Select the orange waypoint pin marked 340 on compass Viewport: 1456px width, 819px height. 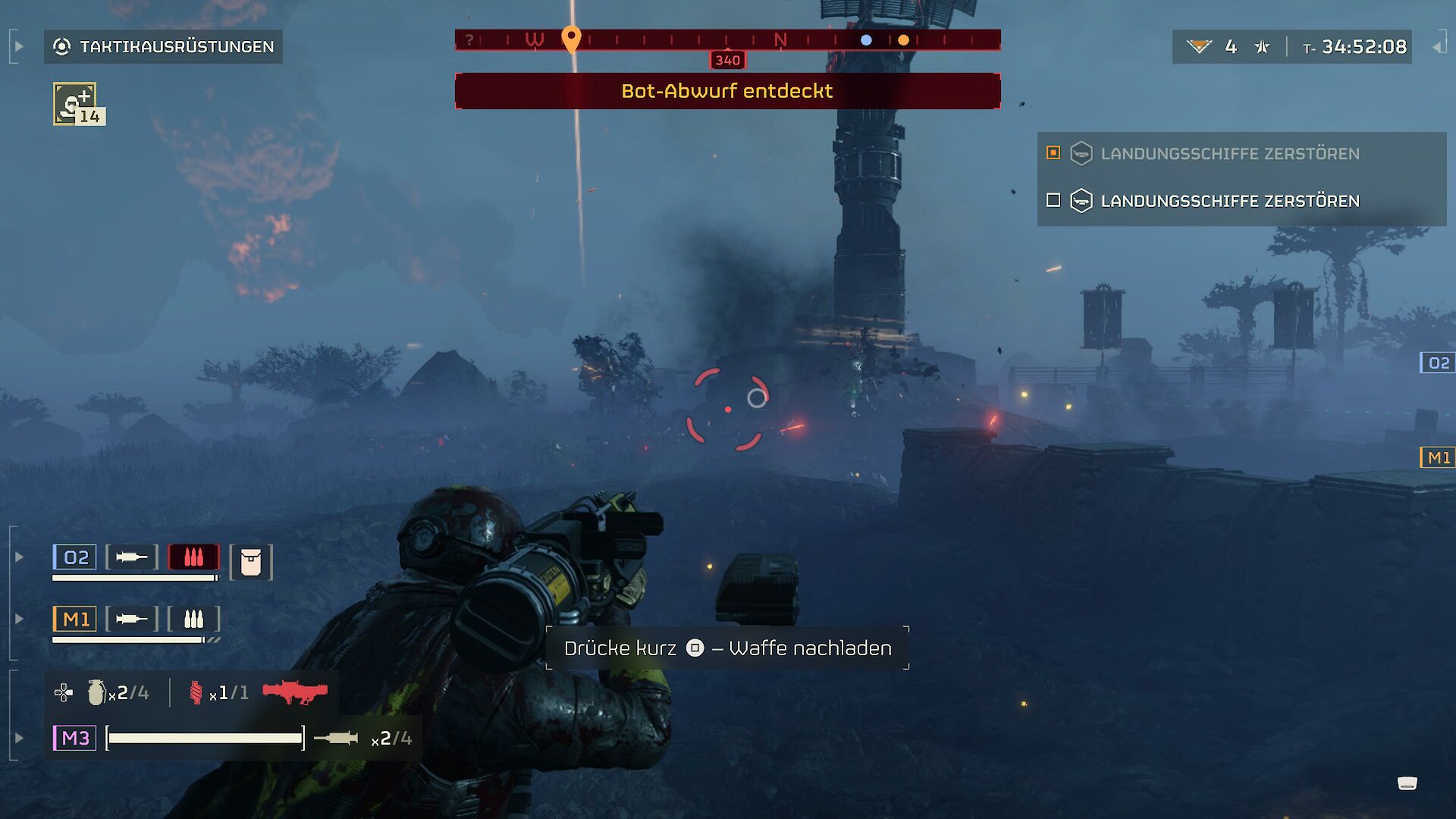coord(573,36)
